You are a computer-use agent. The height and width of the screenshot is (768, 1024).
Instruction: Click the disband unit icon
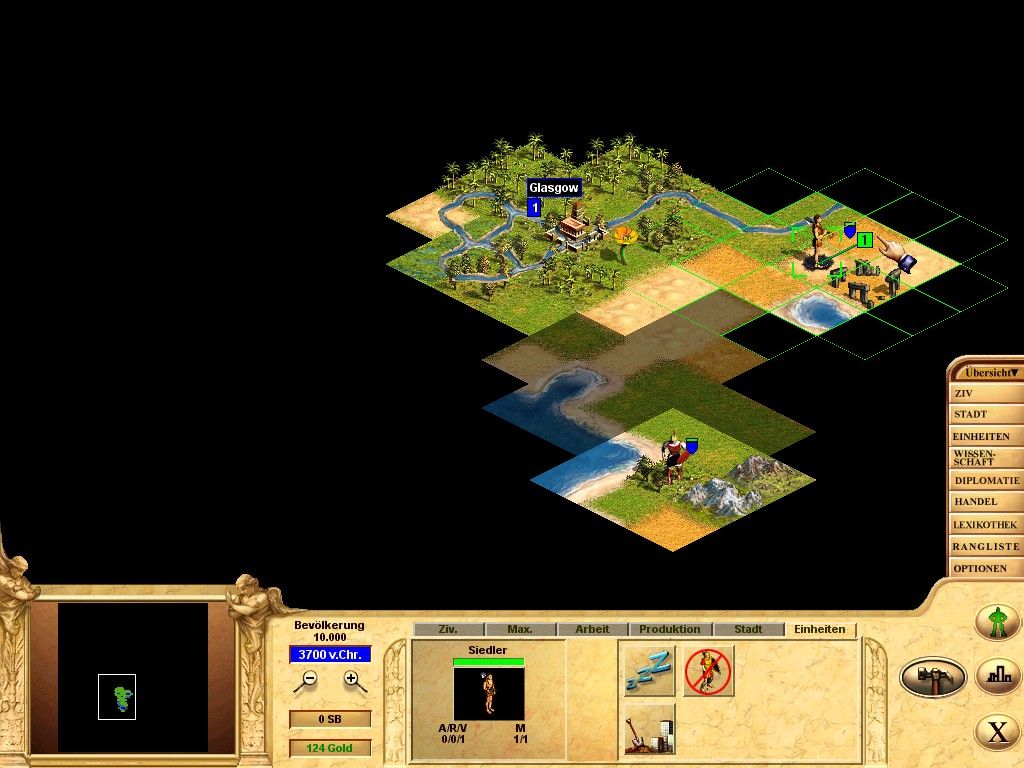point(708,671)
